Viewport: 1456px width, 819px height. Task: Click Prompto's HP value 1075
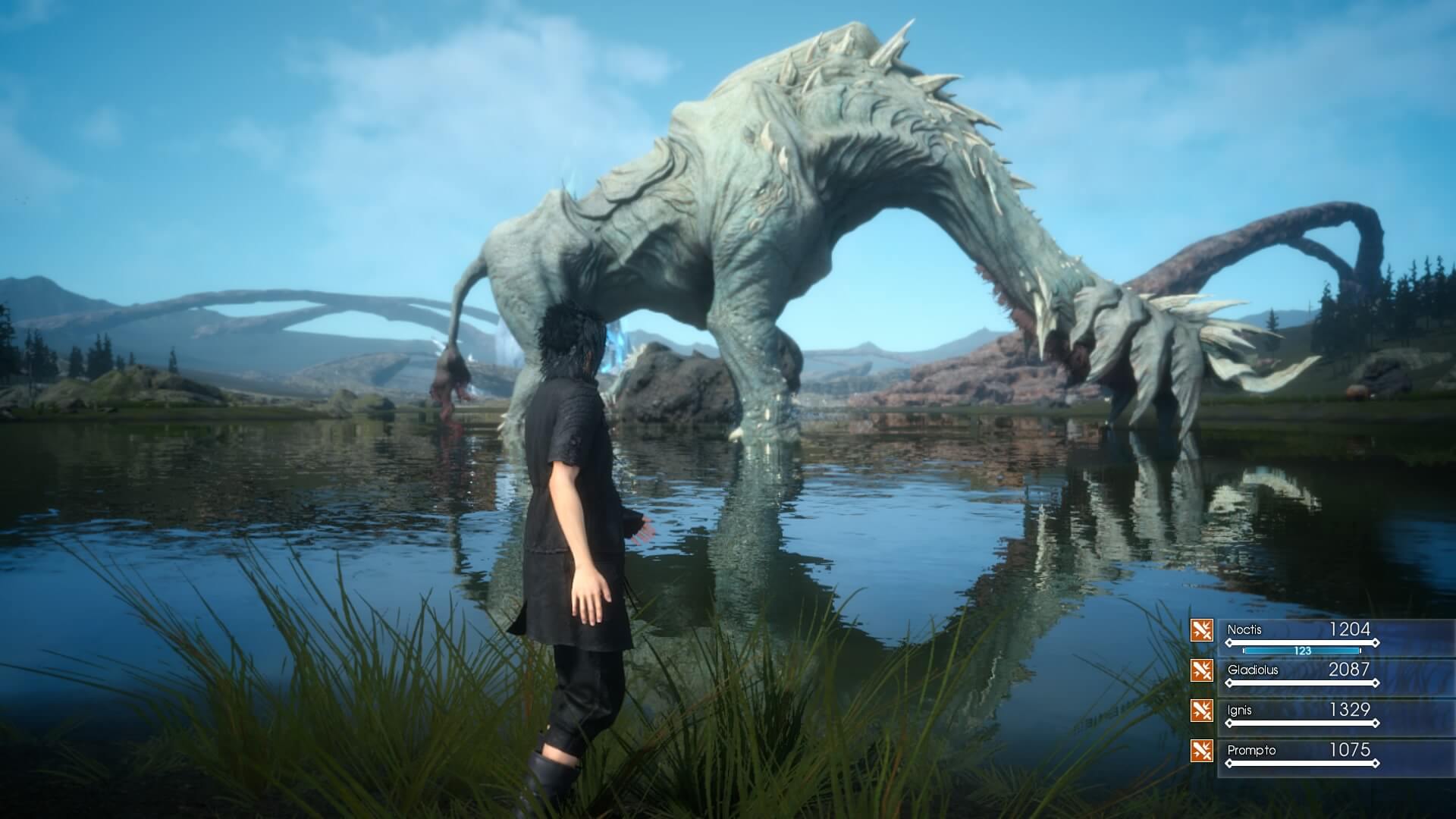(x=1349, y=749)
